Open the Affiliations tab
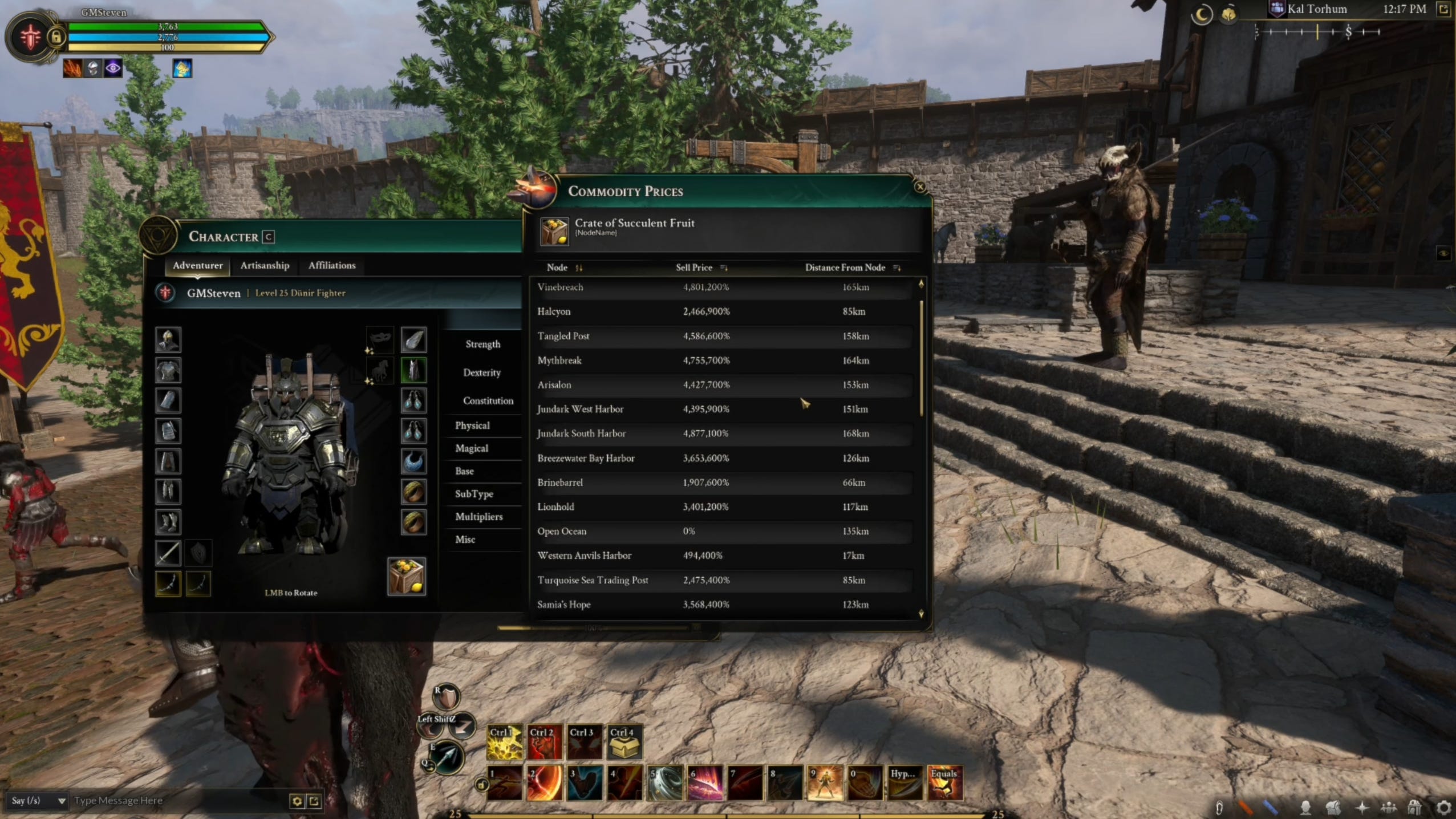 pyautogui.click(x=332, y=265)
